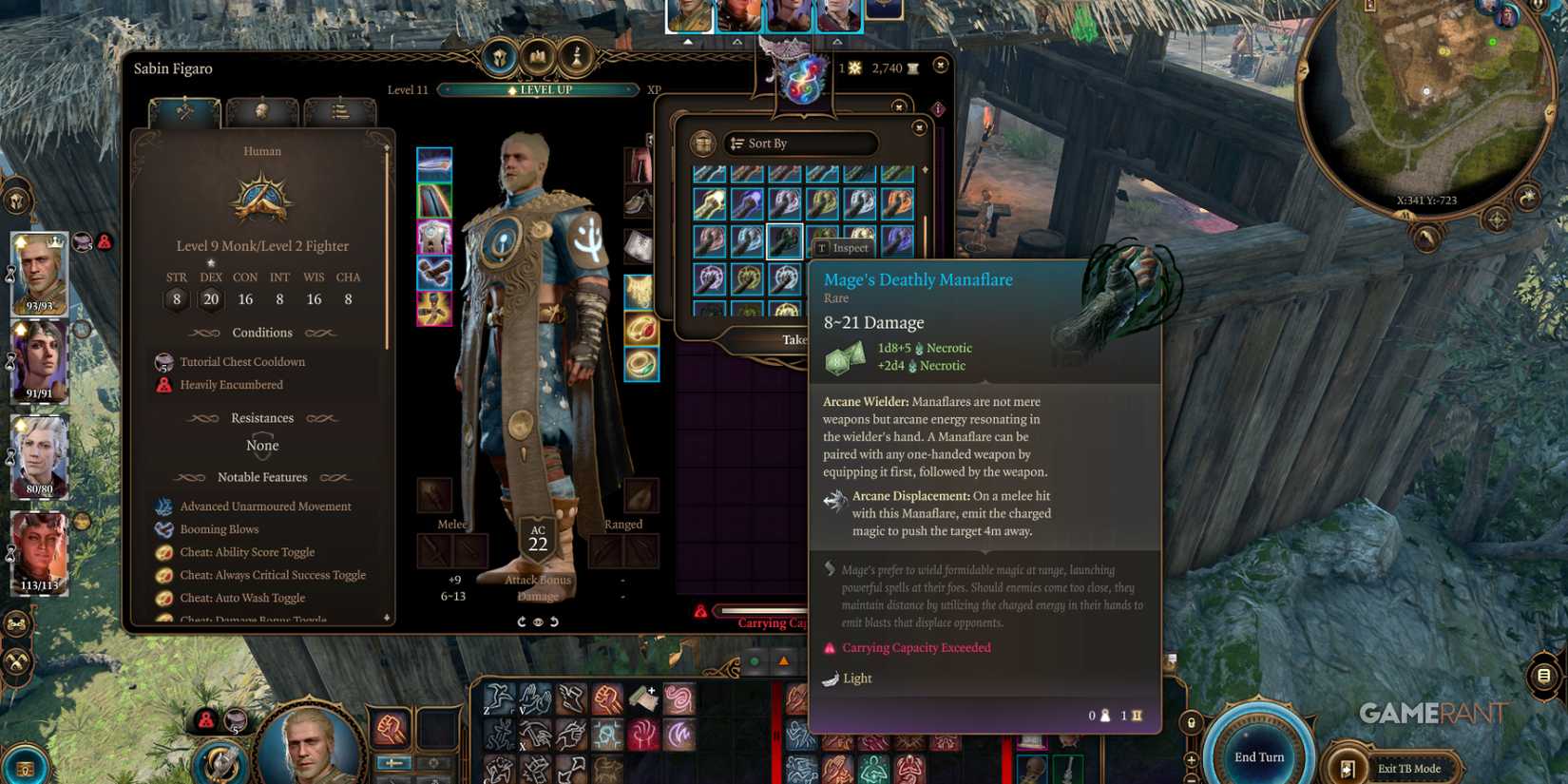Image resolution: width=1568 pixels, height=784 pixels.
Task: Collapse the Notable Features section
Action: [x=262, y=477]
